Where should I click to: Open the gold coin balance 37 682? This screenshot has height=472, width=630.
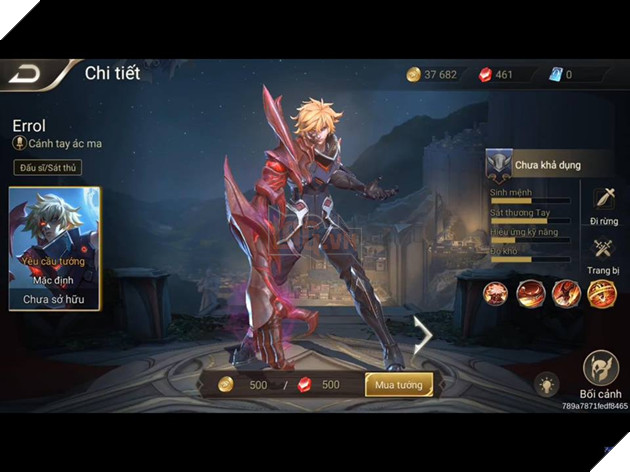tap(432, 75)
